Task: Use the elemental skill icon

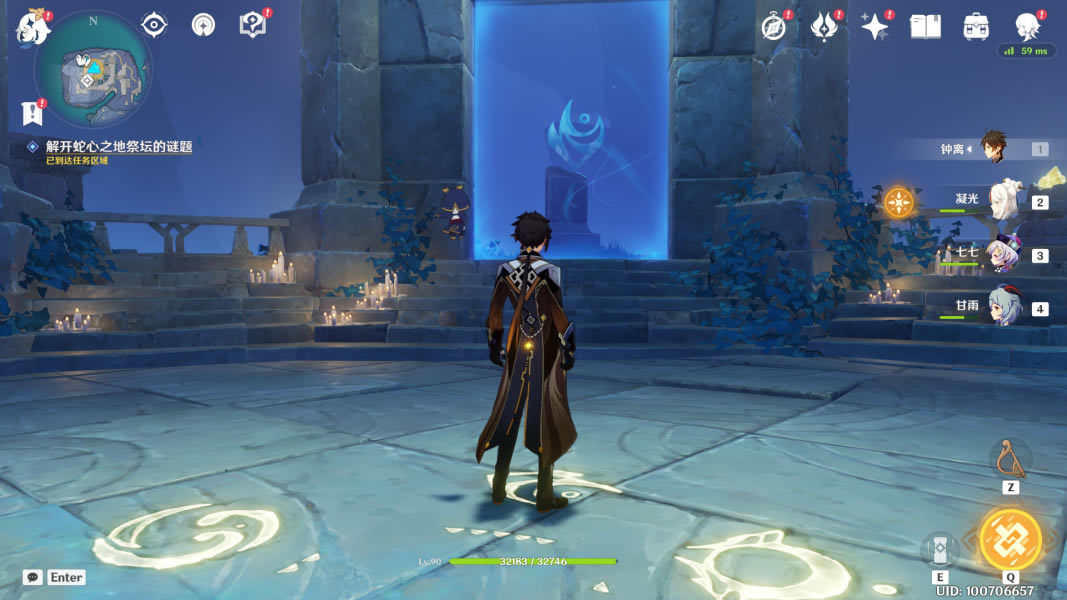Action: click(x=940, y=549)
